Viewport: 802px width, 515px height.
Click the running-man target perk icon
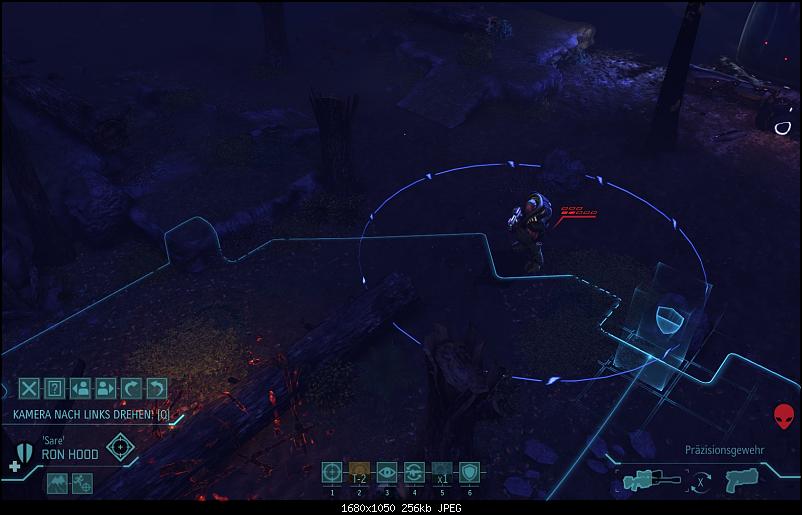coord(82,482)
